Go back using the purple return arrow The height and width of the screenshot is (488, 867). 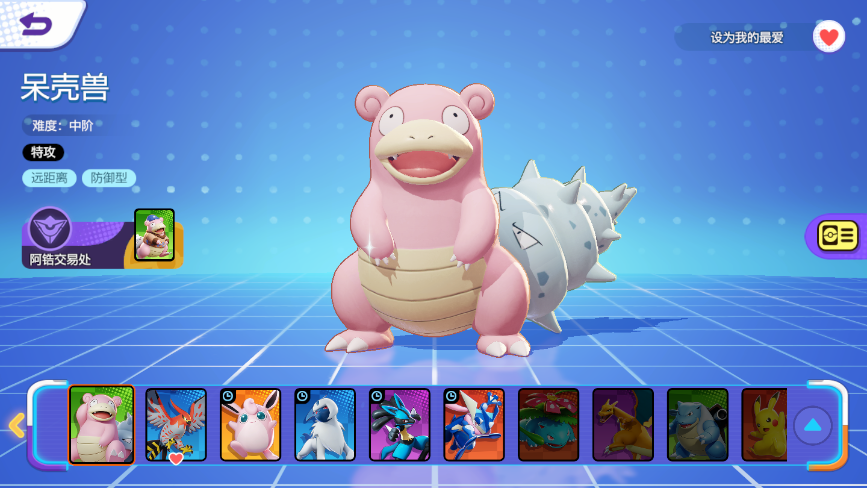(x=36, y=23)
